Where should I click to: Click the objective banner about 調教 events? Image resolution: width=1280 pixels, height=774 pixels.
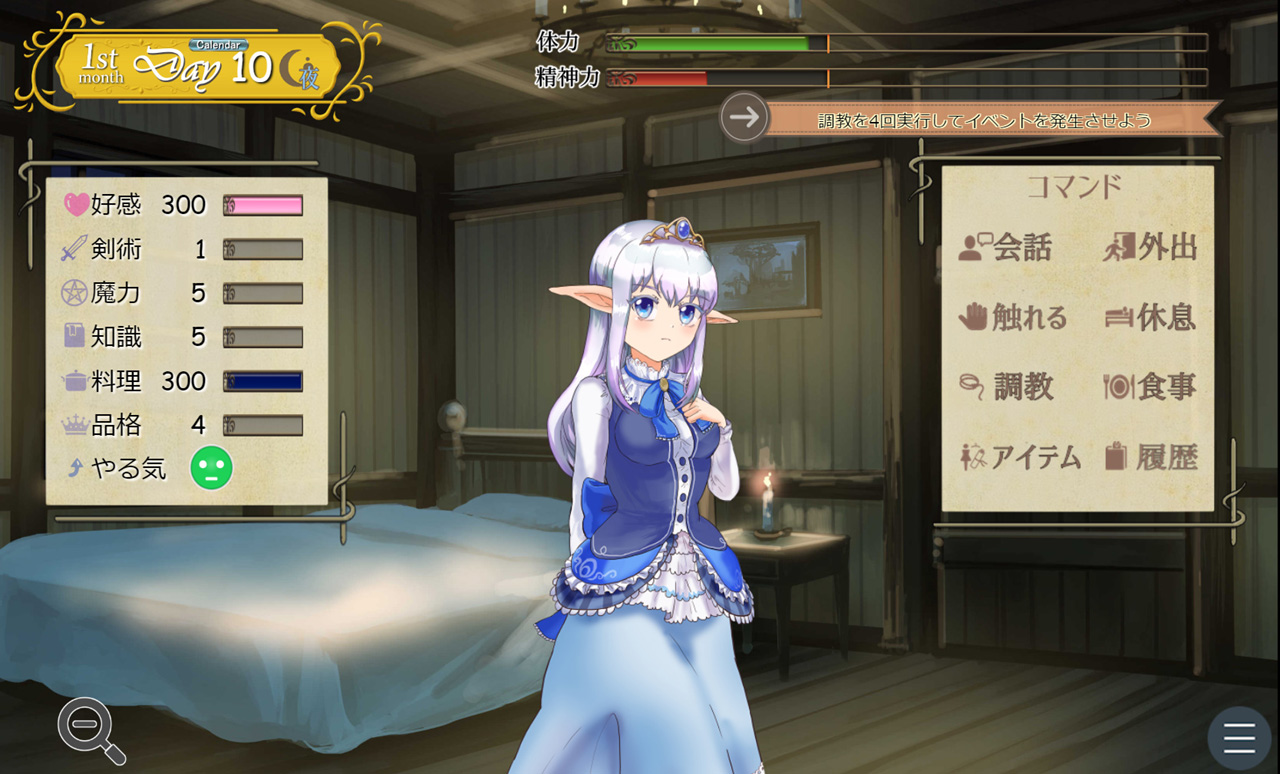pos(985,120)
